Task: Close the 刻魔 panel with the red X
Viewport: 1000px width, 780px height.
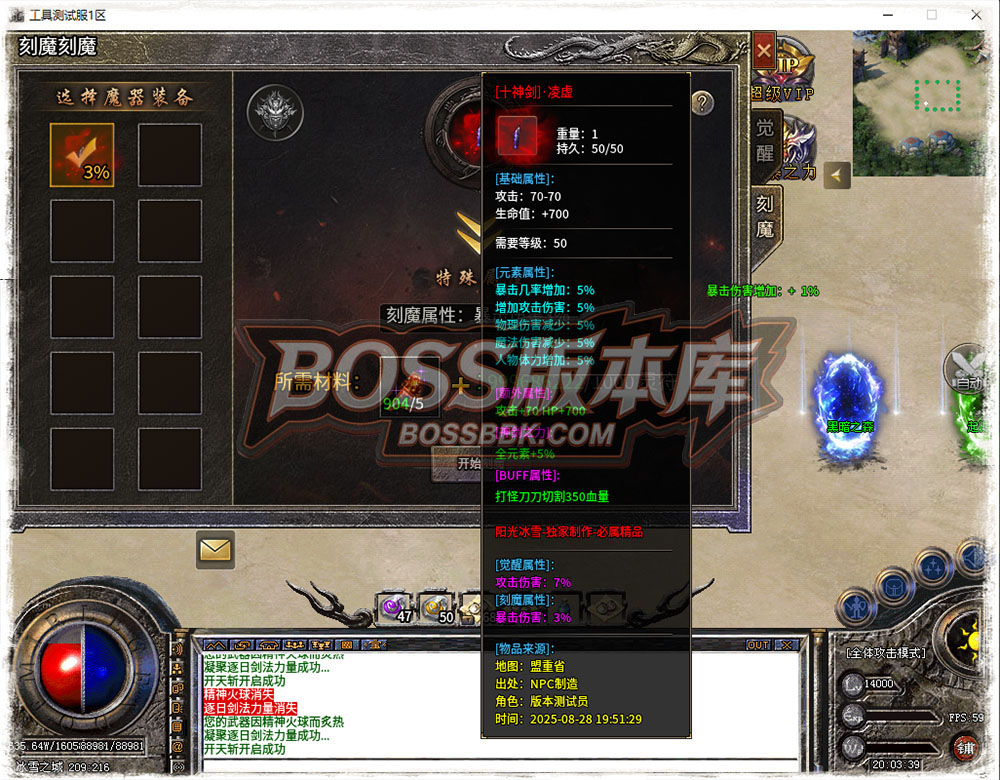Action: [x=764, y=49]
